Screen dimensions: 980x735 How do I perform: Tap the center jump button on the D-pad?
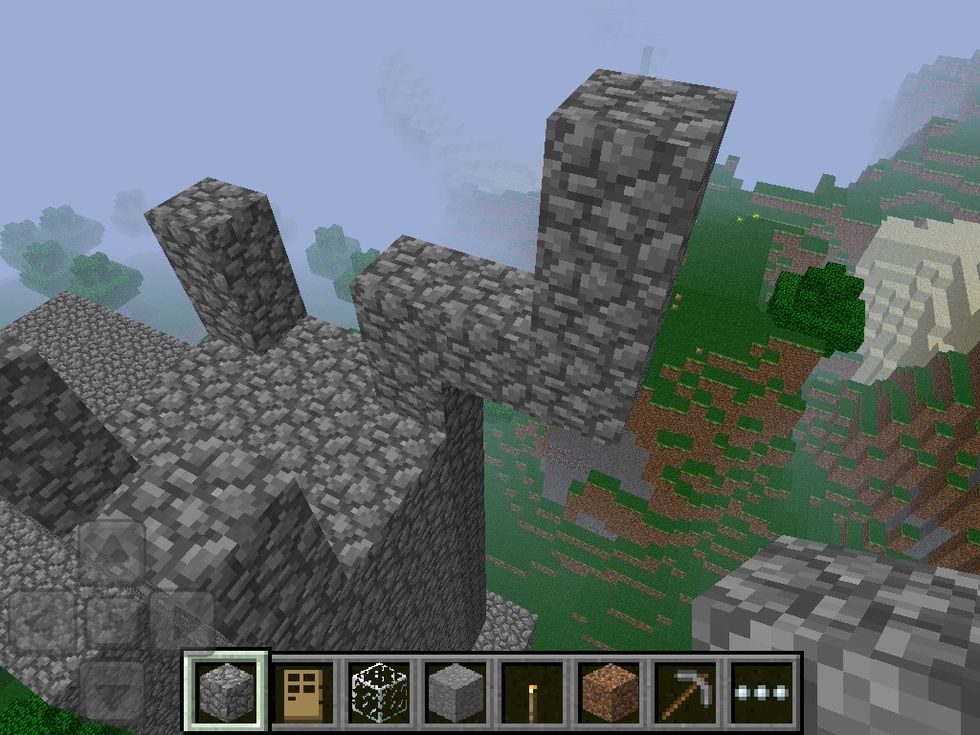click(x=111, y=620)
